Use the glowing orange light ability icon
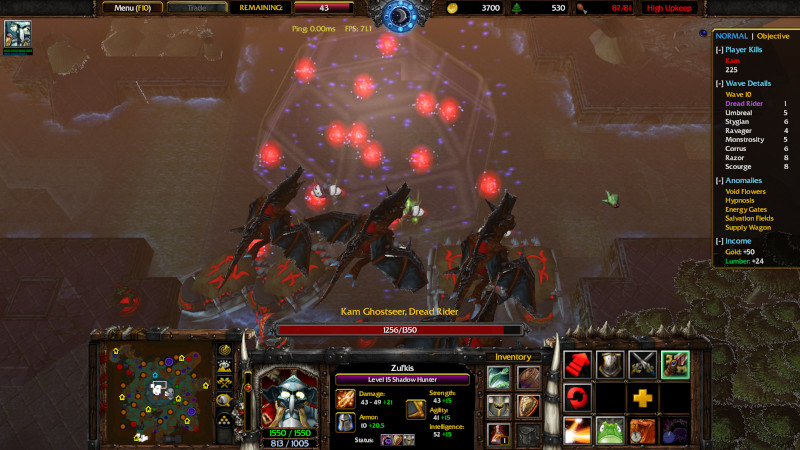The image size is (800, 450). click(578, 431)
